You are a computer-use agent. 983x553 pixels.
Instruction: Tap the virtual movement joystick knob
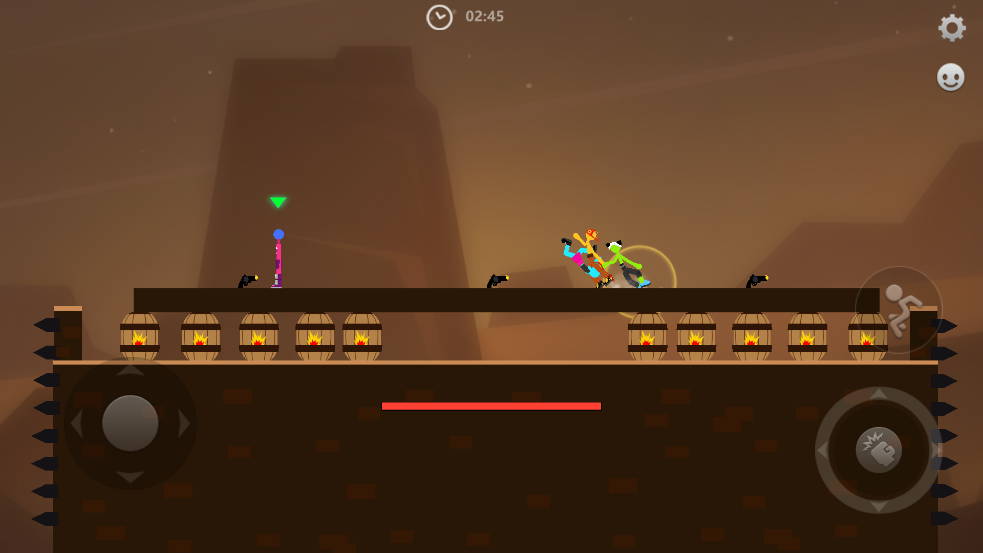pos(130,423)
